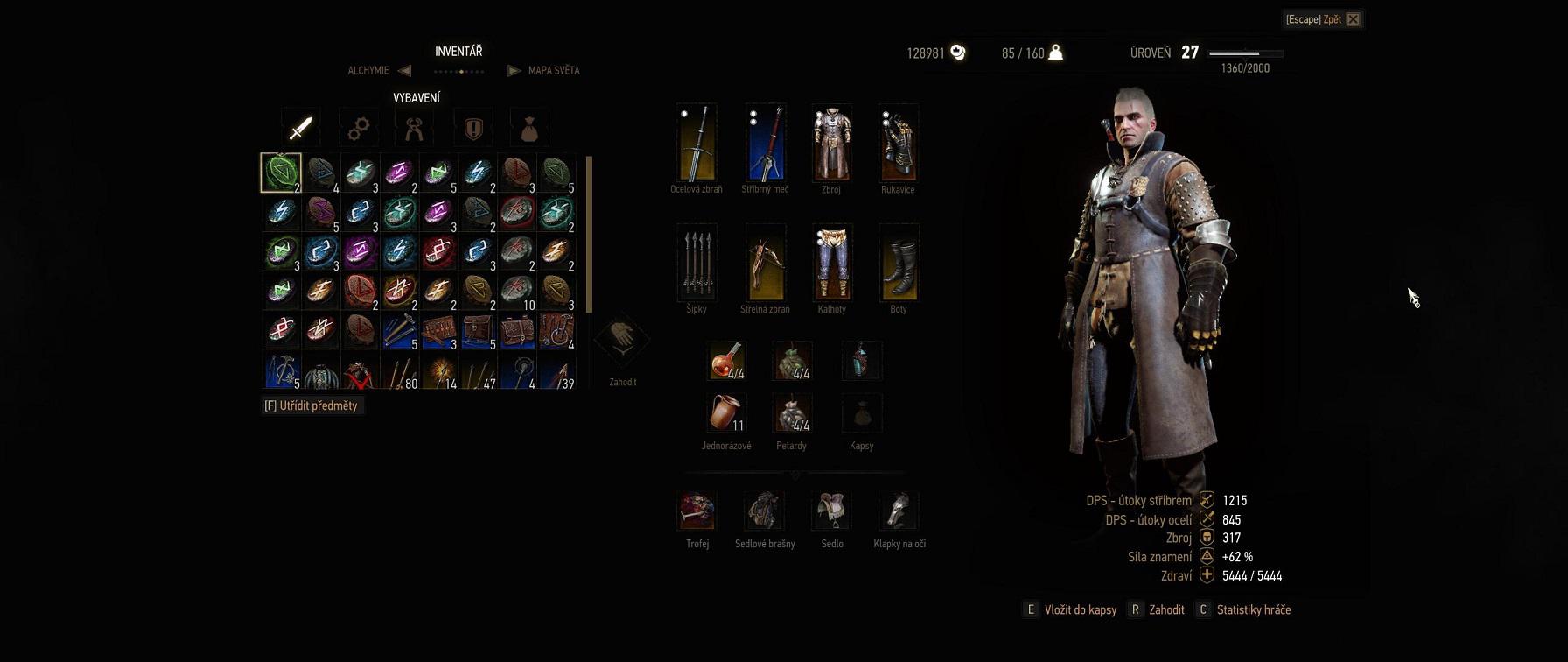Open the Sedlové brašny saddlebags slot
The height and width of the screenshot is (662, 1568).
pyautogui.click(x=764, y=511)
